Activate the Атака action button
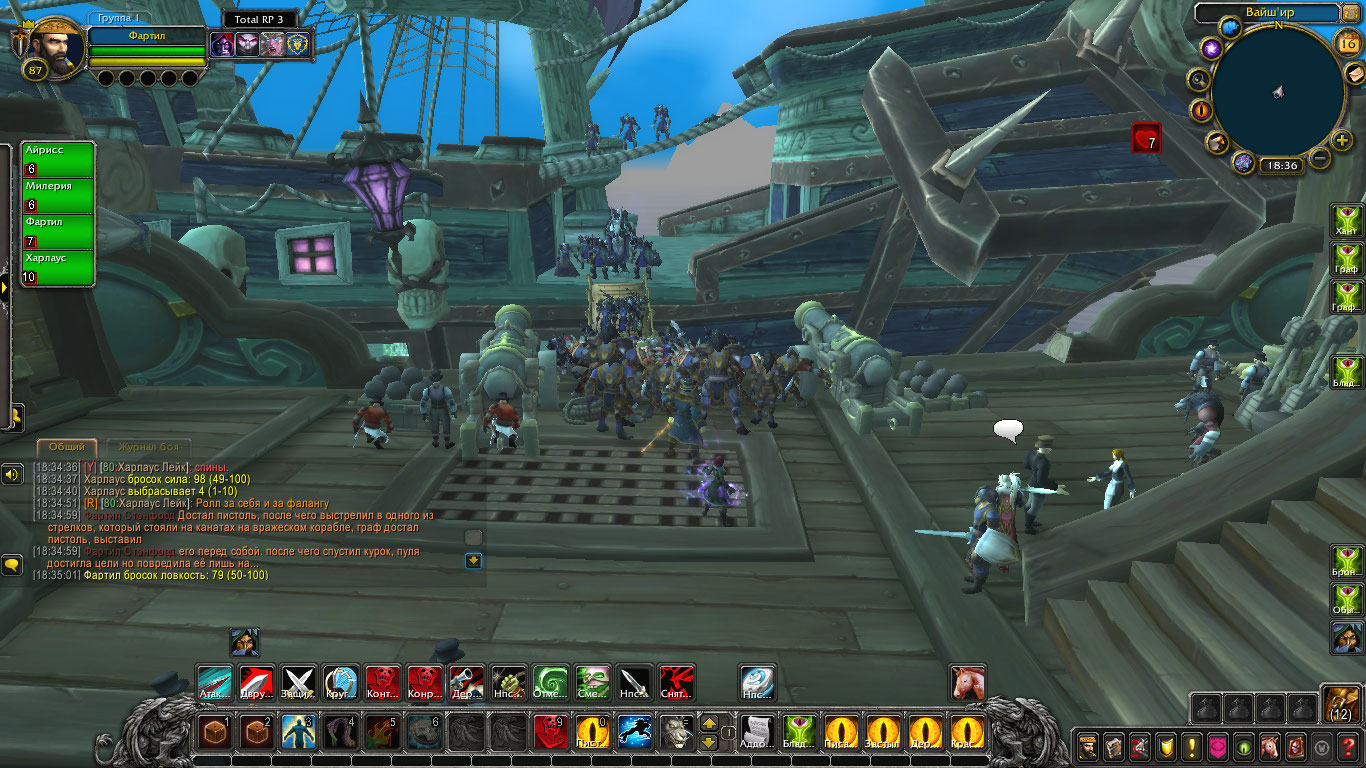This screenshot has width=1366, height=768. [215, 683]
